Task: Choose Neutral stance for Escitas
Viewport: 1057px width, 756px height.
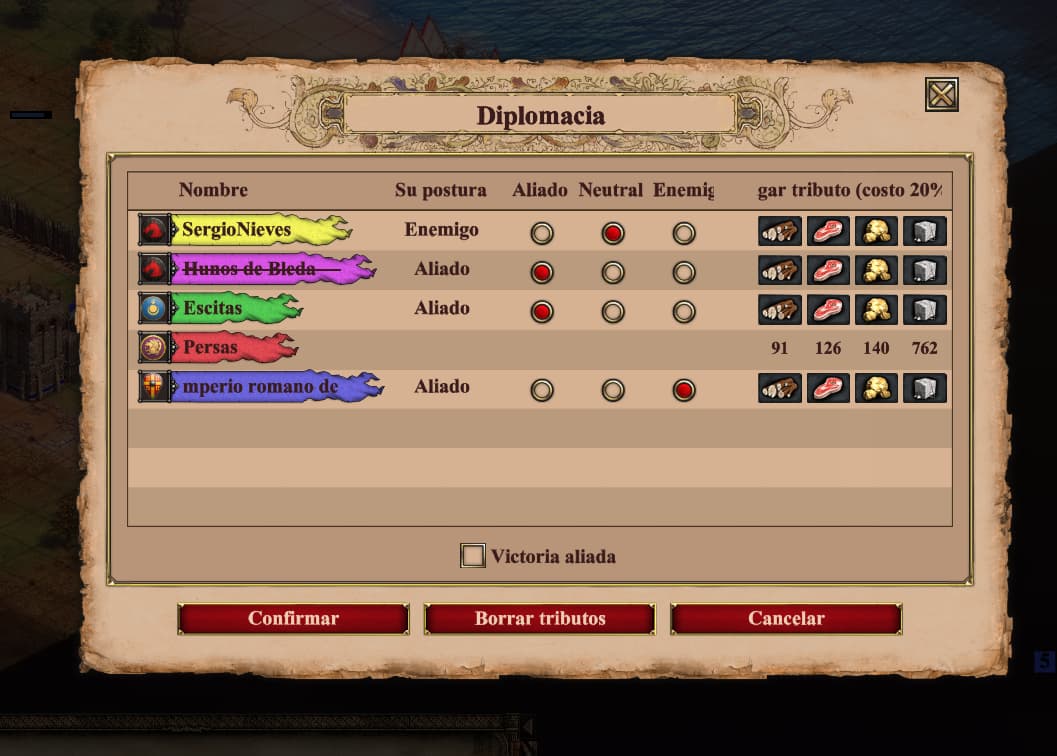Action: [x=613, y=312]
